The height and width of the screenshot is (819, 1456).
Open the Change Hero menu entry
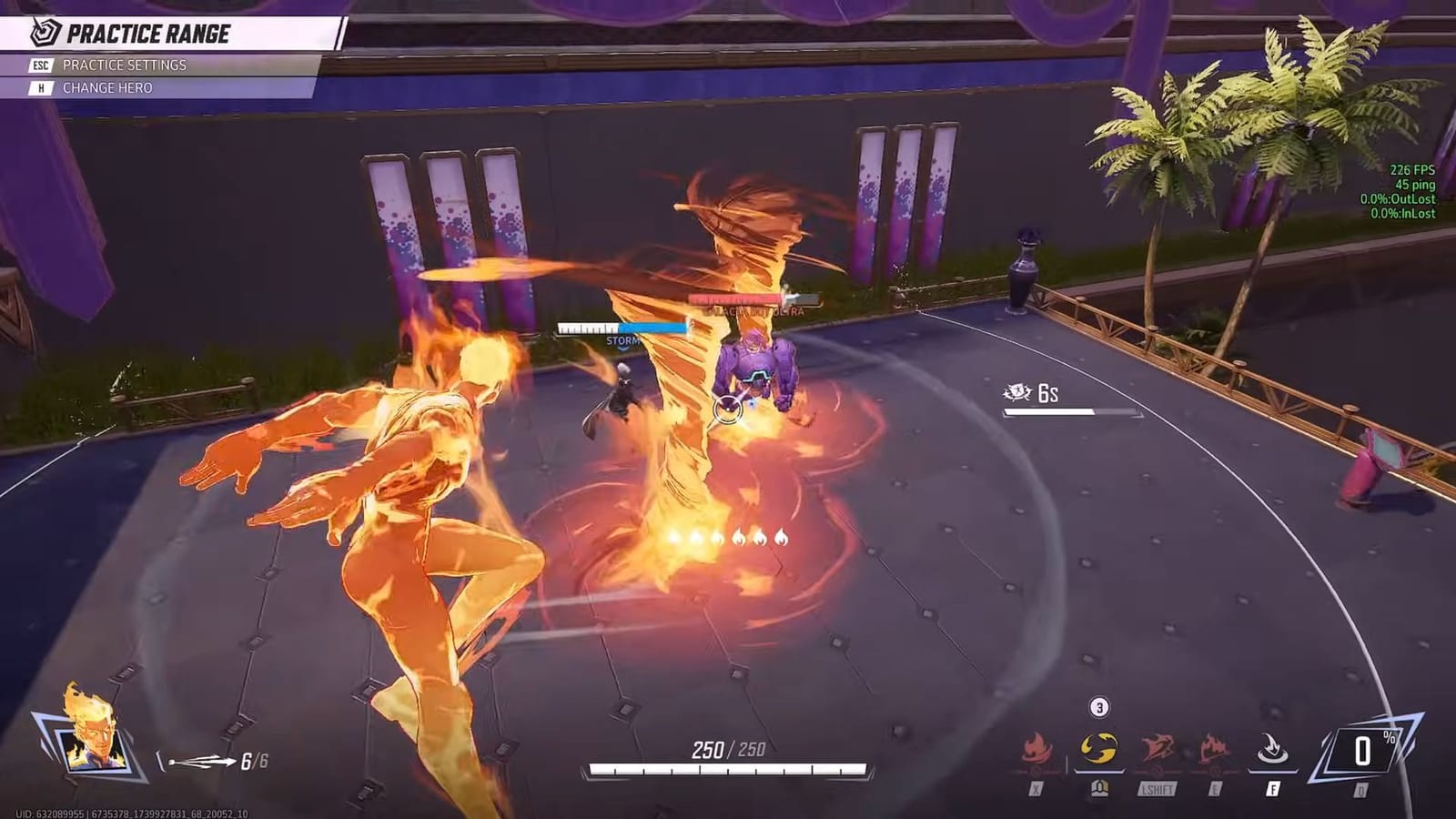pyautogui.click(x=109, y=87)
